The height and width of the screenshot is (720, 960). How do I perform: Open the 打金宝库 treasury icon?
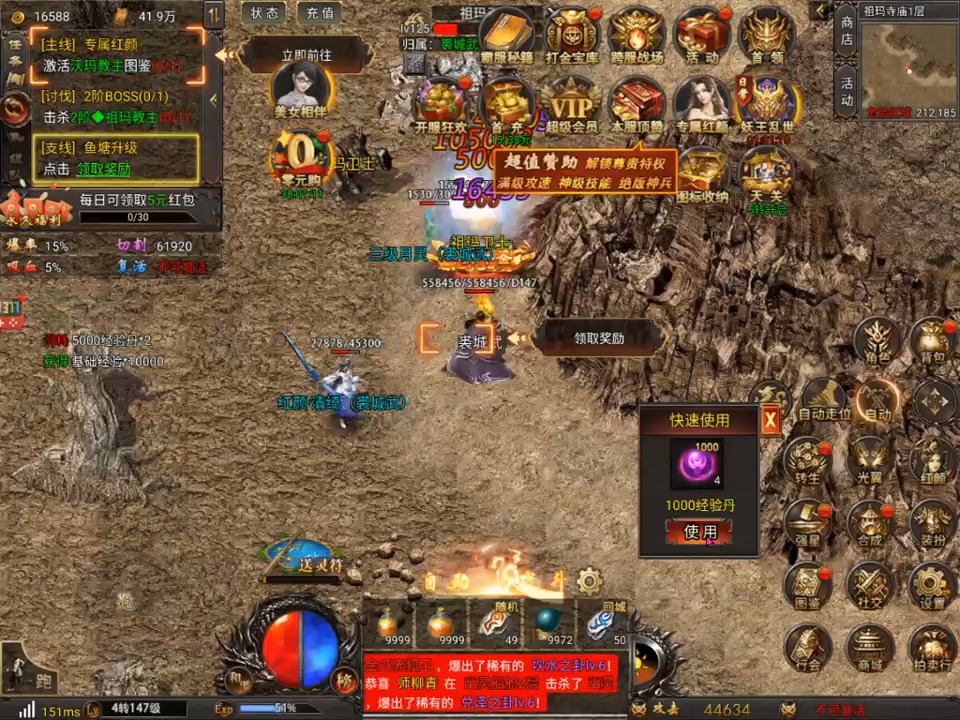coord(572,36)
